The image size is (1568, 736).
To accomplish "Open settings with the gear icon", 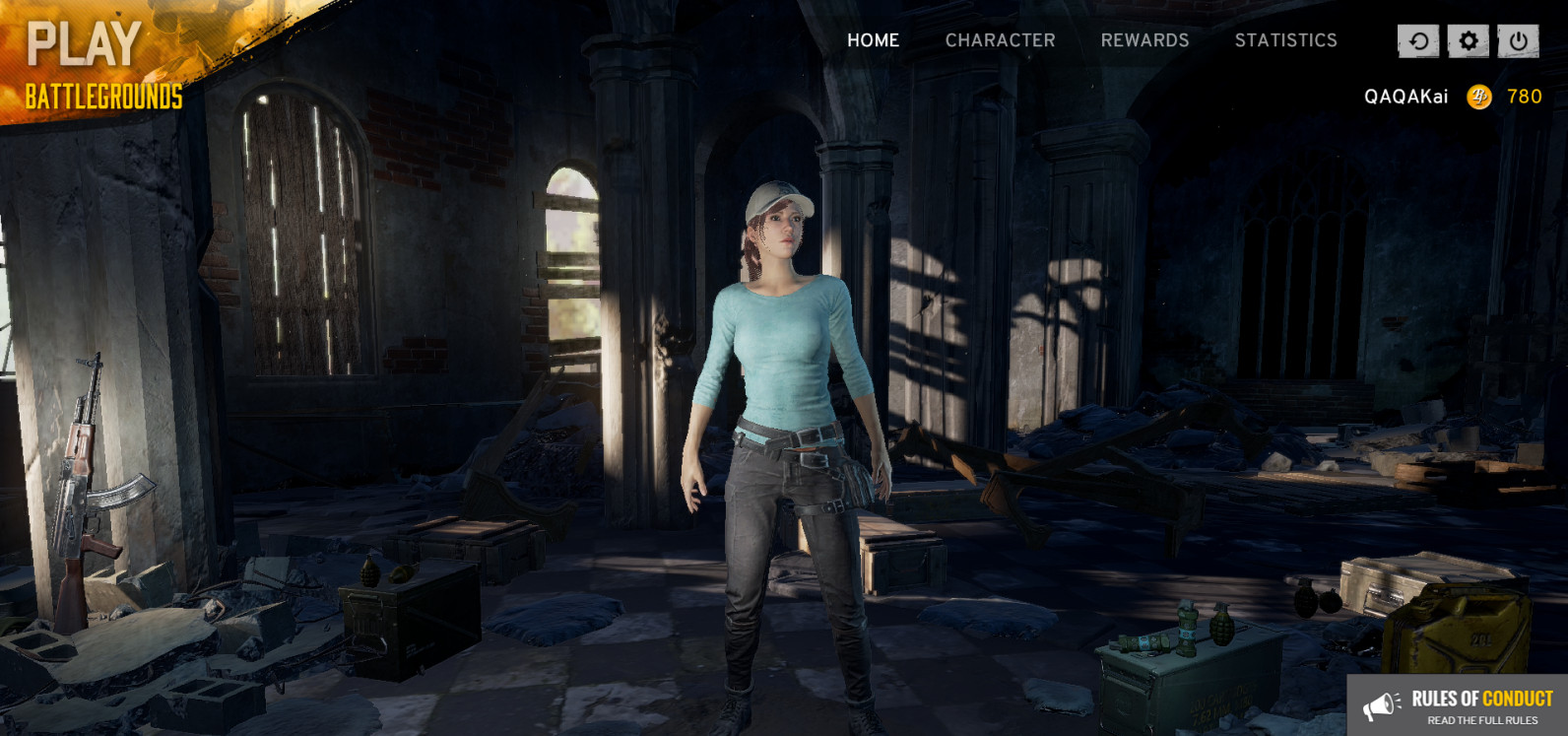I will (x=1468, y=41).
